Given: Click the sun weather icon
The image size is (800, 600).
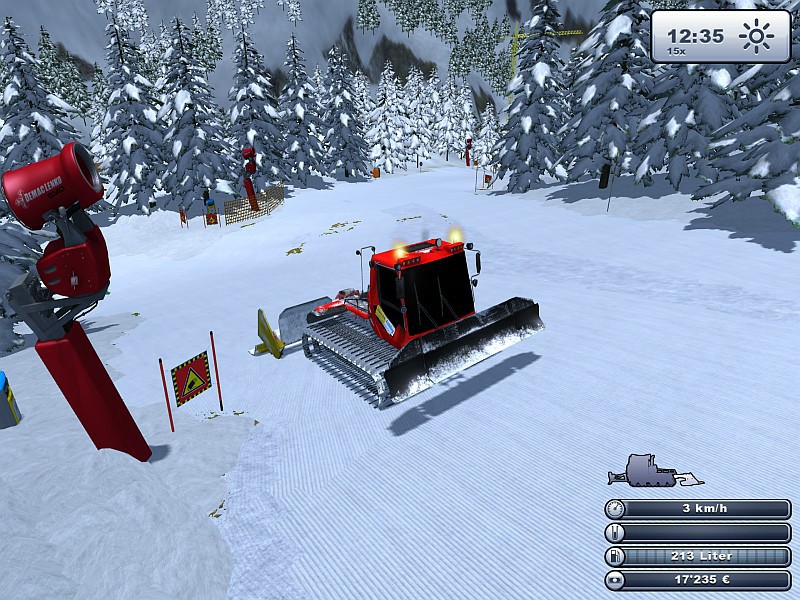Looking at the screenshot, I should (x=756, y=37).
